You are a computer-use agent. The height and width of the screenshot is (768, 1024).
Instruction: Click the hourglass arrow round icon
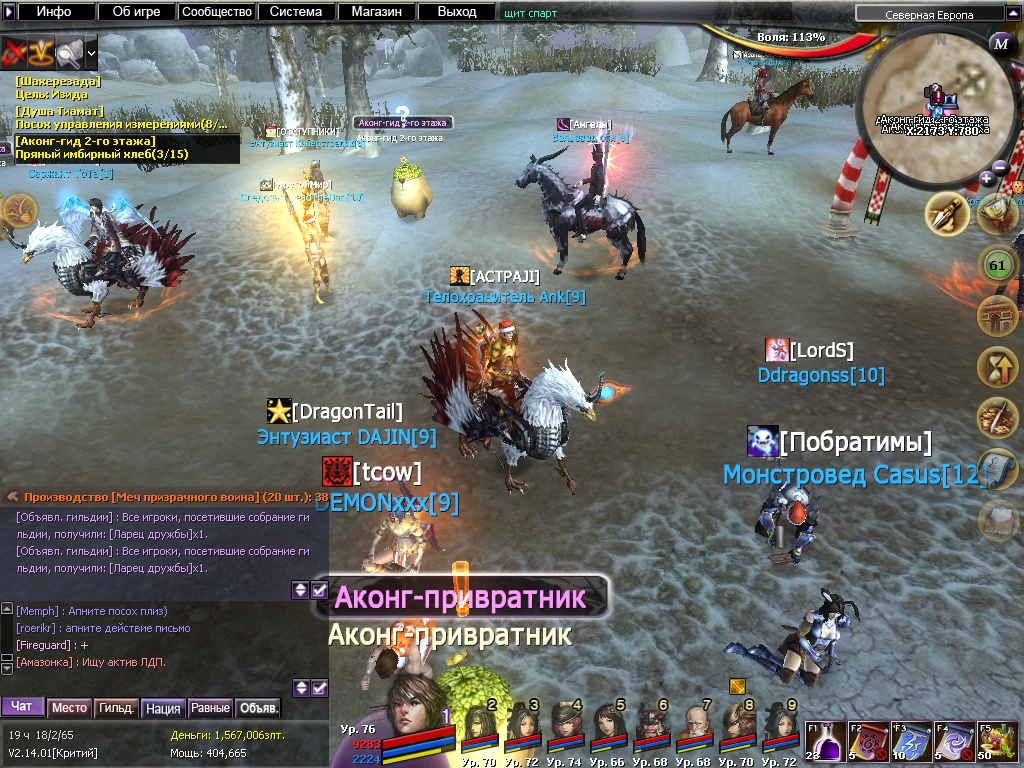[x=996, y=369]
